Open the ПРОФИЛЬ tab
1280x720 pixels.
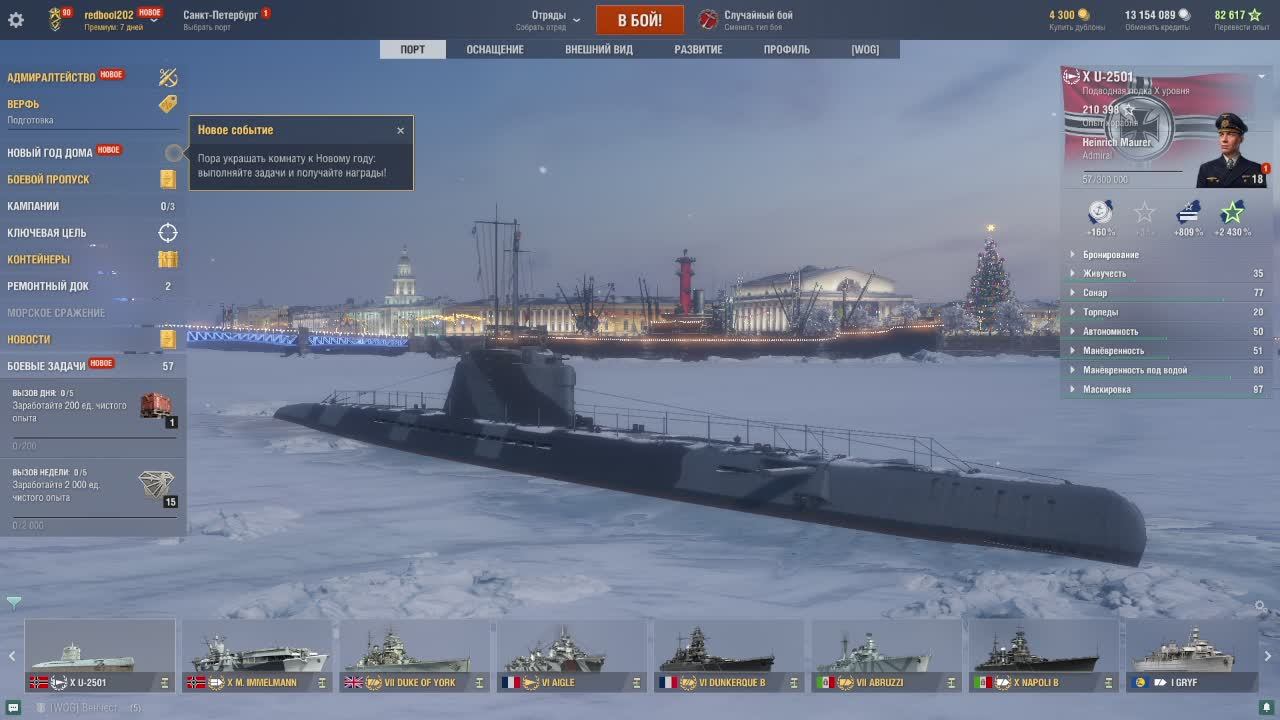click(x=786, y=49)
